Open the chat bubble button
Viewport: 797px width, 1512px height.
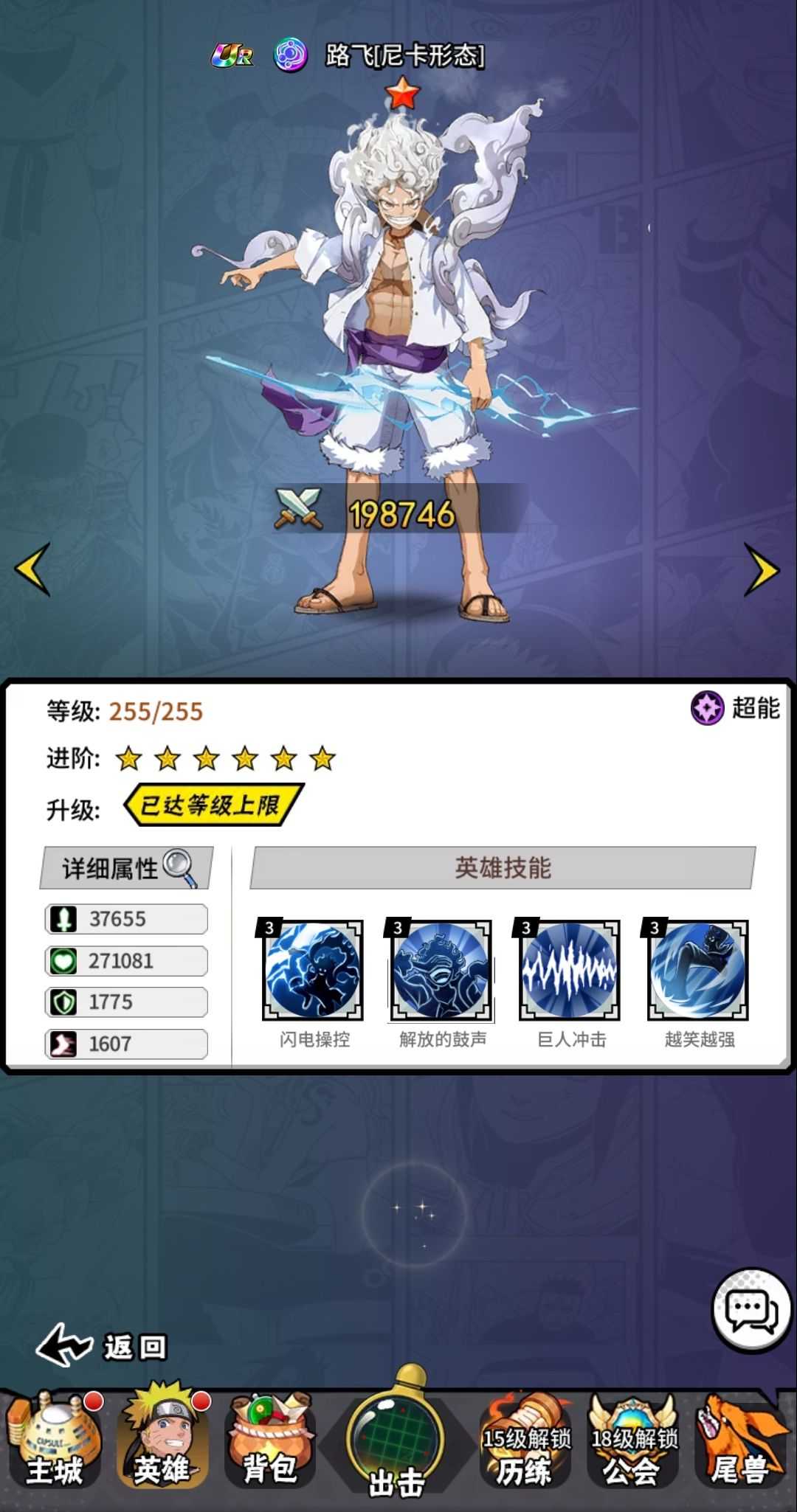click(x=751, y=1311)
